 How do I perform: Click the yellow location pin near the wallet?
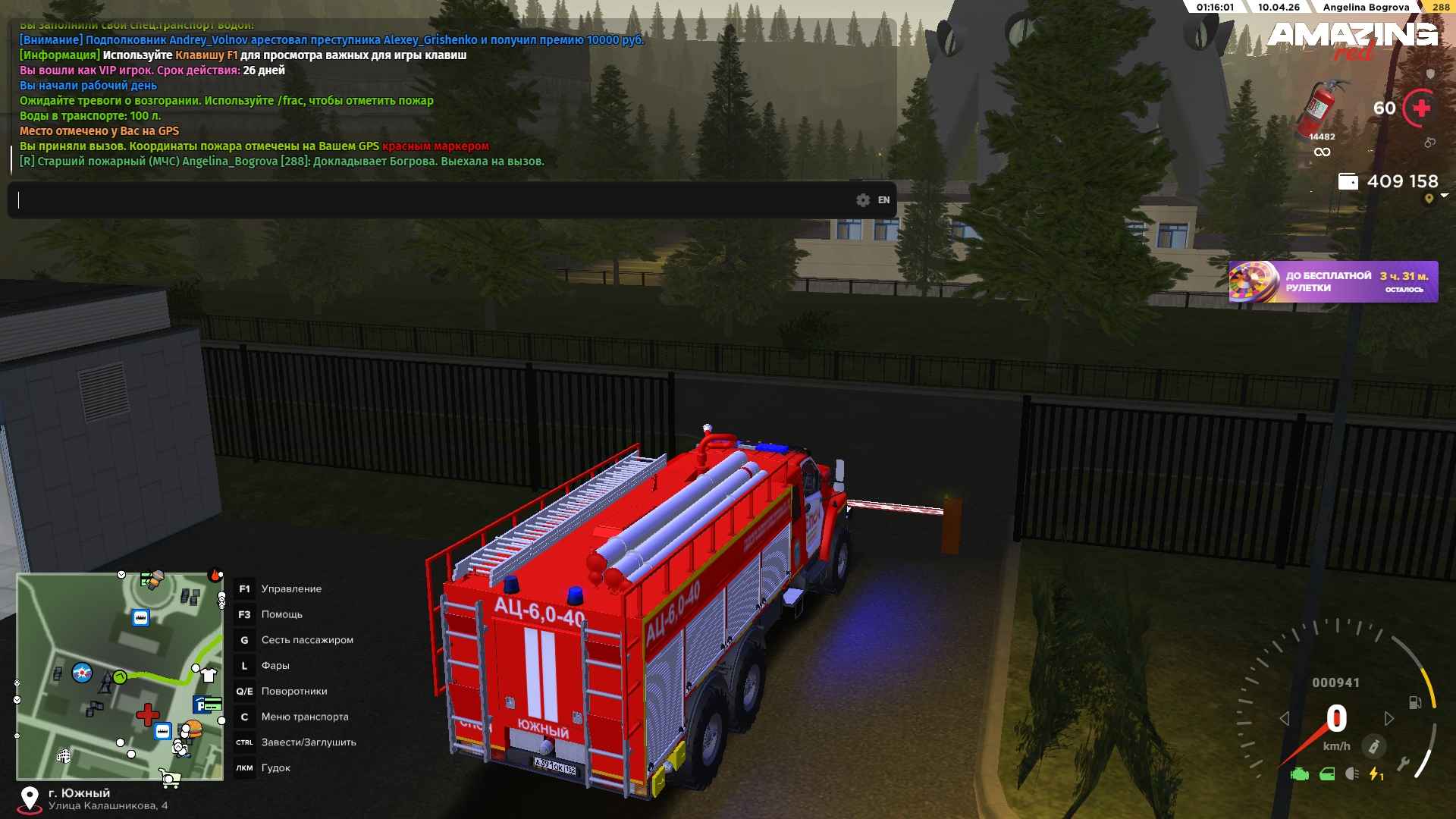1429,199
